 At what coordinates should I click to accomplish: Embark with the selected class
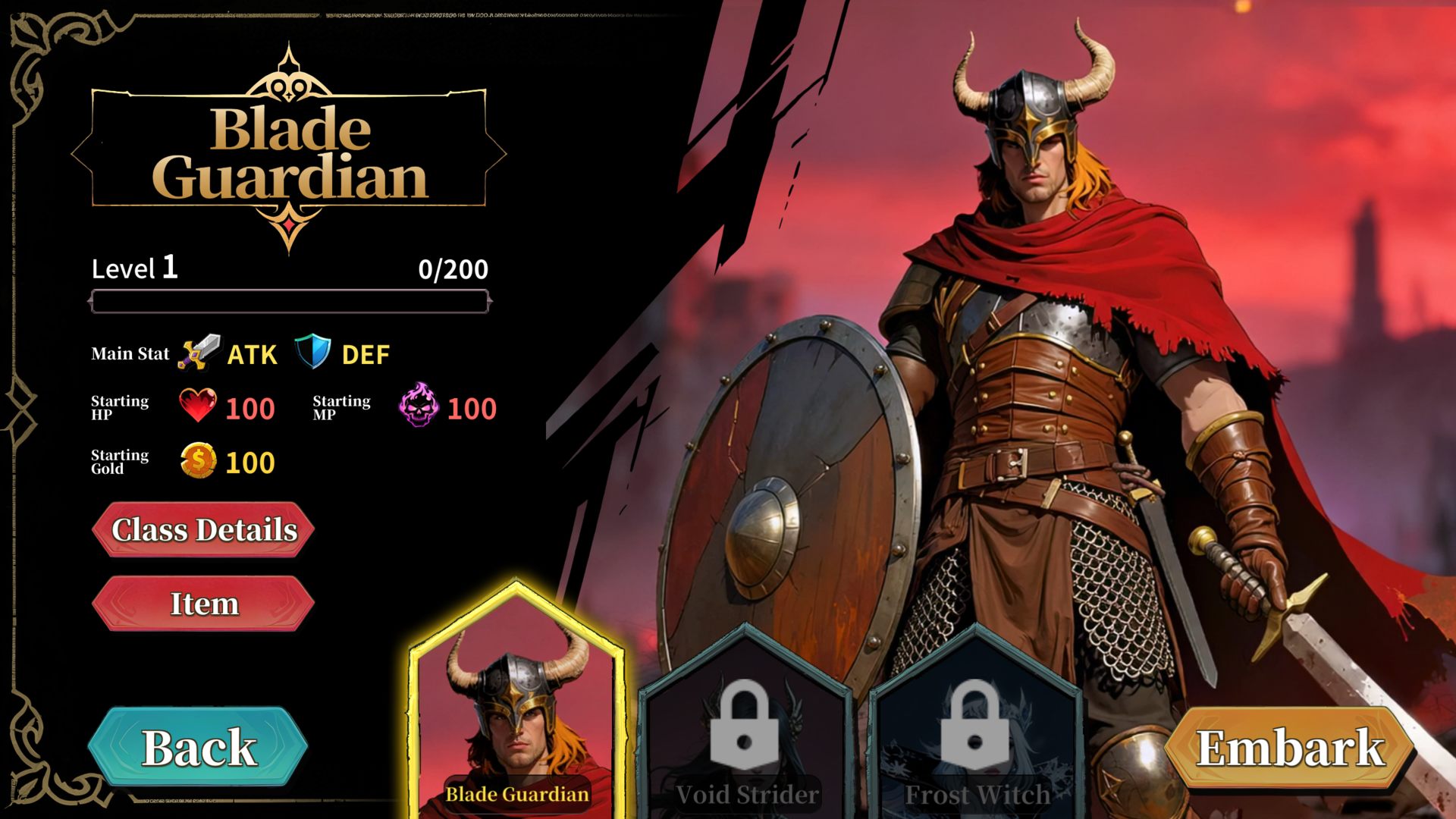[x=1290, y=748]
